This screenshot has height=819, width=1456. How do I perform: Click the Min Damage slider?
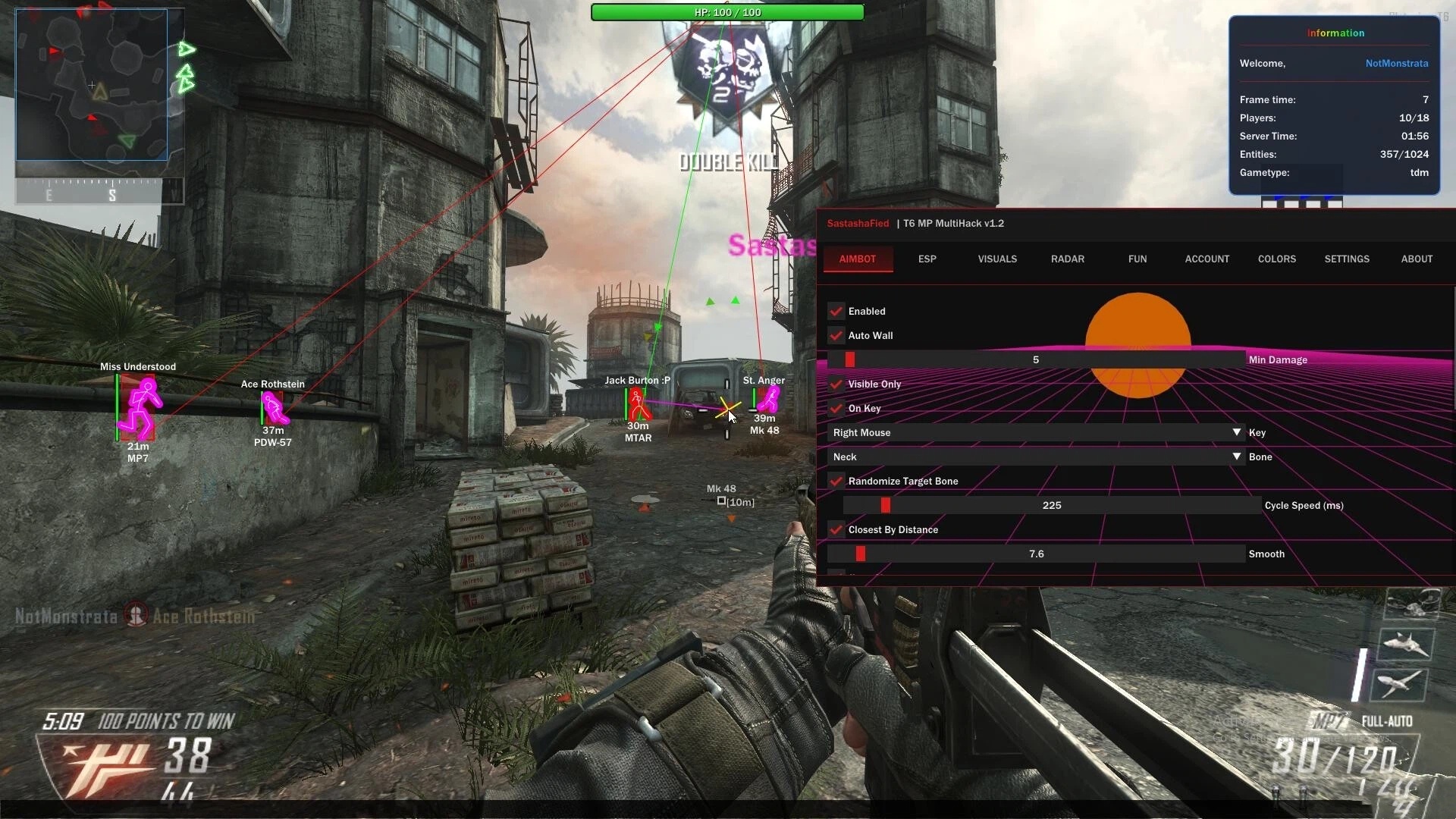(1036, 360)
